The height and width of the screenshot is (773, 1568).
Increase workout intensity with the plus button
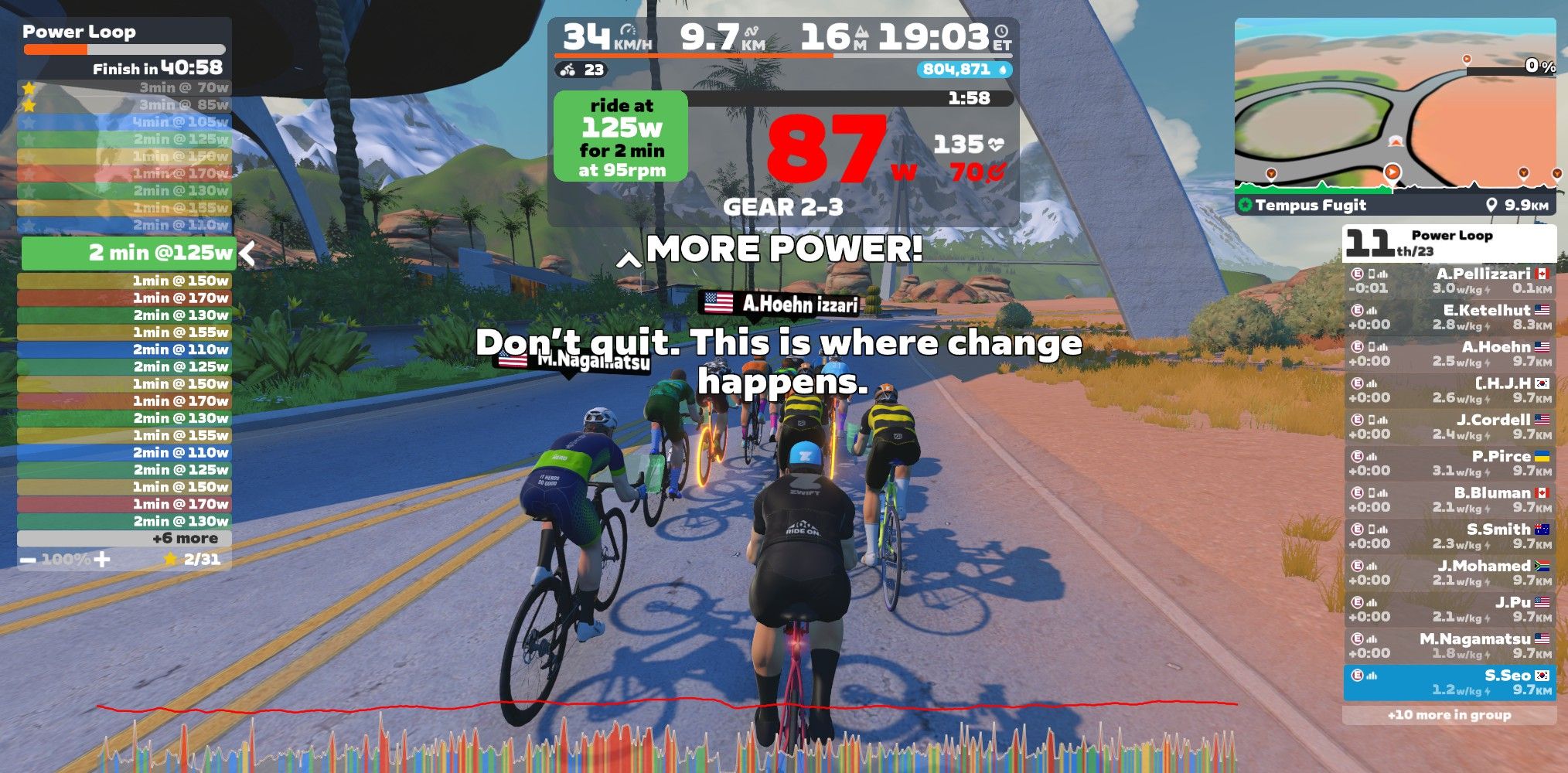tap(101, 559)
